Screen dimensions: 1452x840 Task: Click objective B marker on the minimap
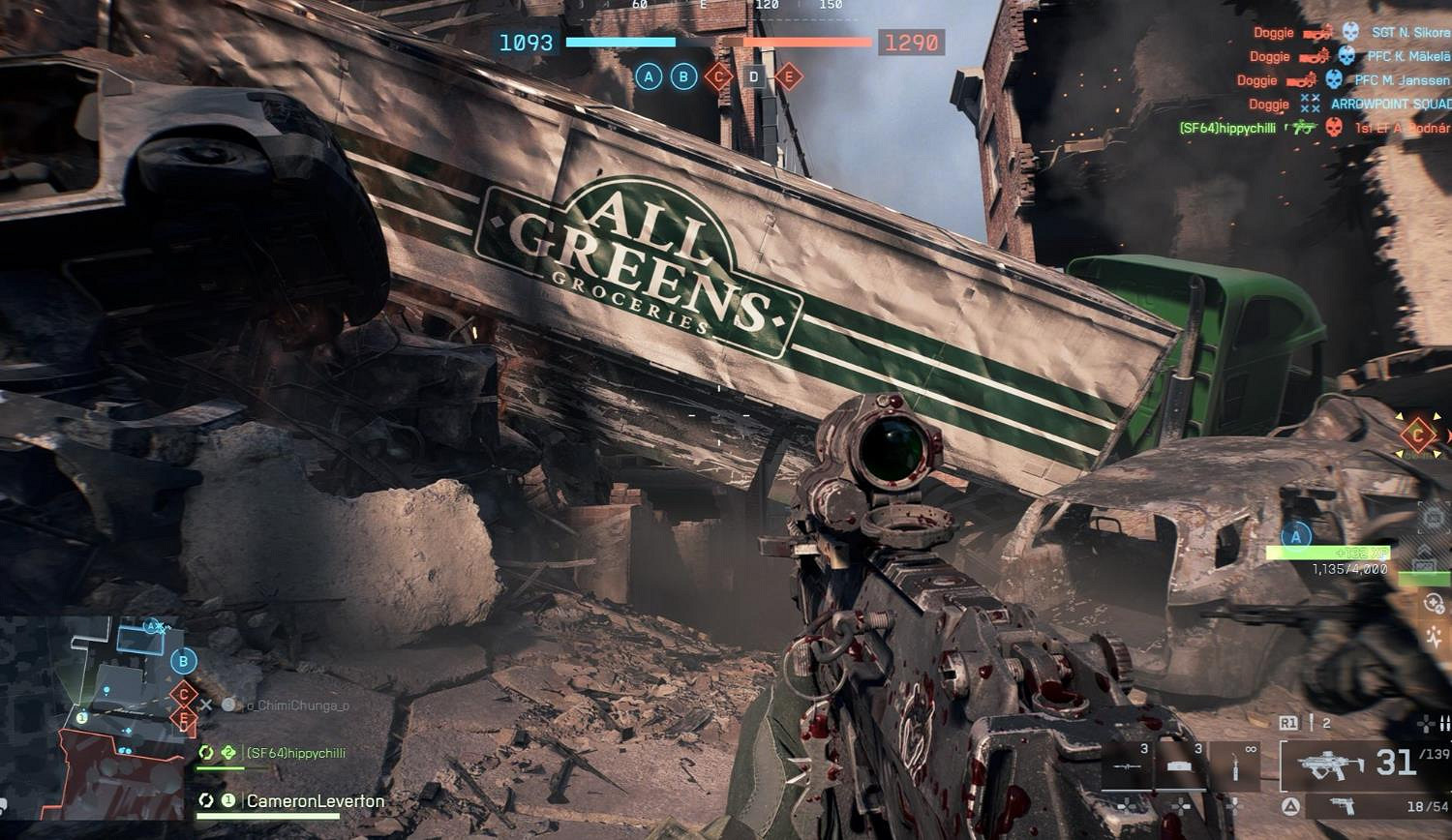[183, 662]
